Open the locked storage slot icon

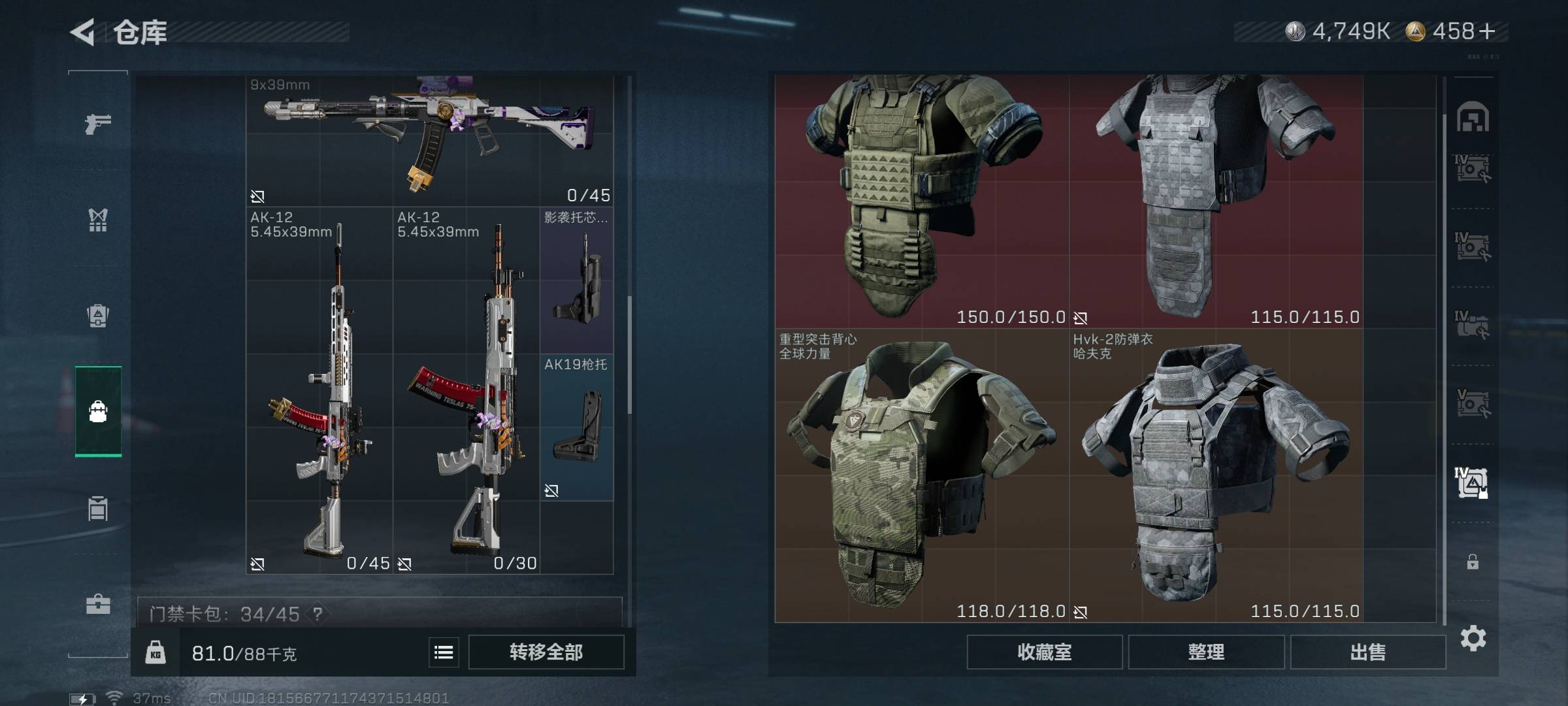(x=1473, y=562)
